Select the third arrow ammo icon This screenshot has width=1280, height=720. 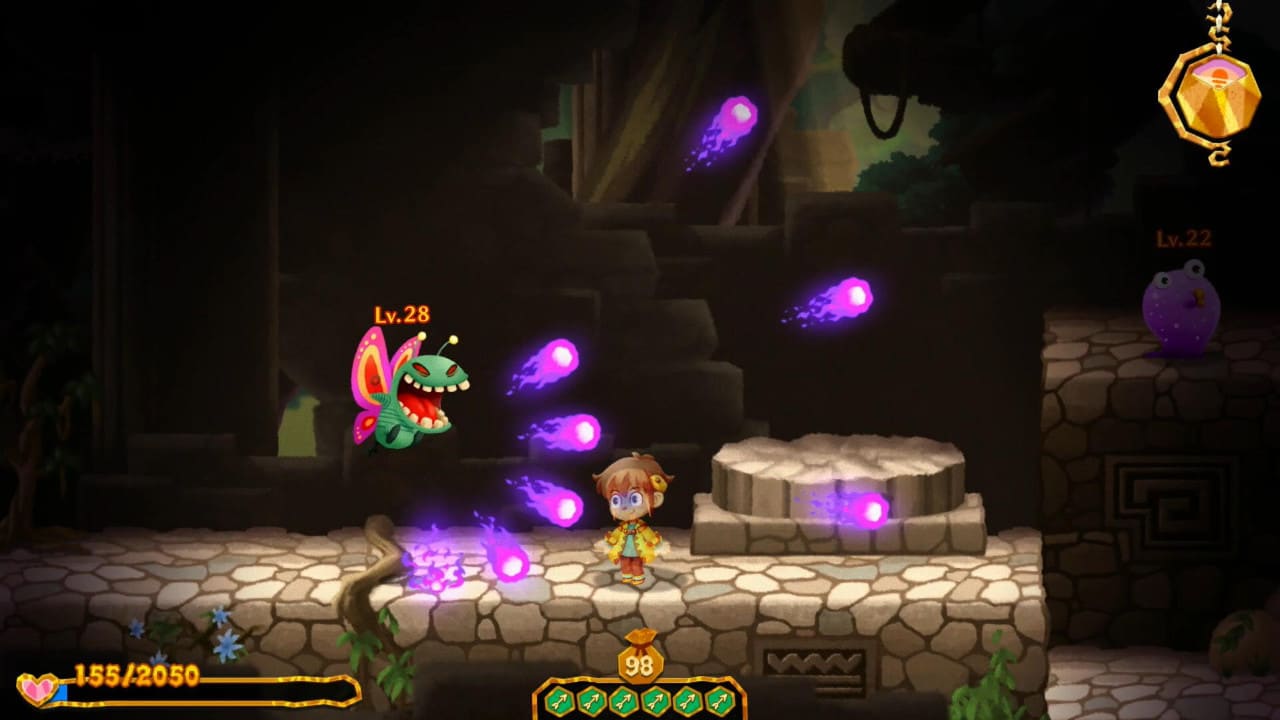tap(622, 700)
